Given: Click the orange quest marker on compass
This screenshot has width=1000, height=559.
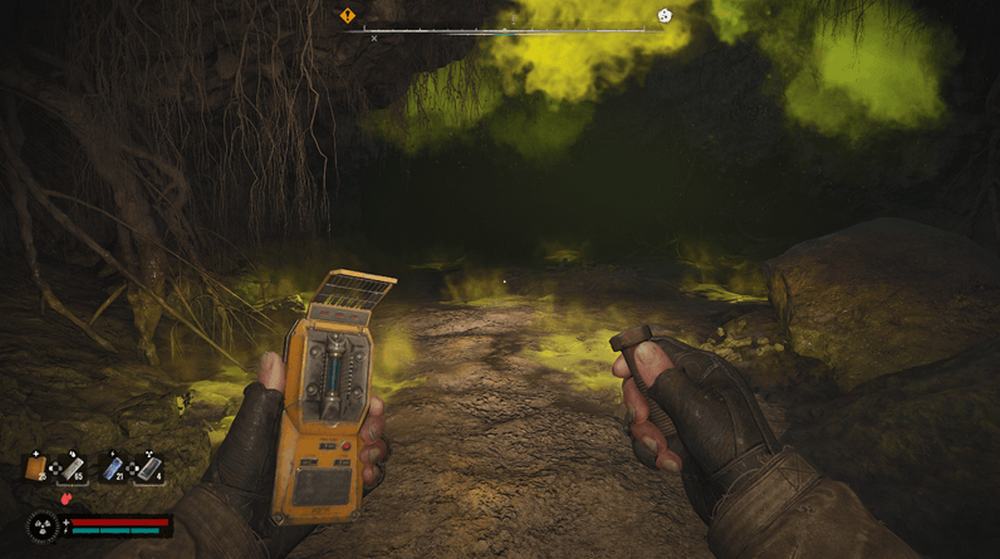Looking at the screenshot, I should (x=347, y=15).
